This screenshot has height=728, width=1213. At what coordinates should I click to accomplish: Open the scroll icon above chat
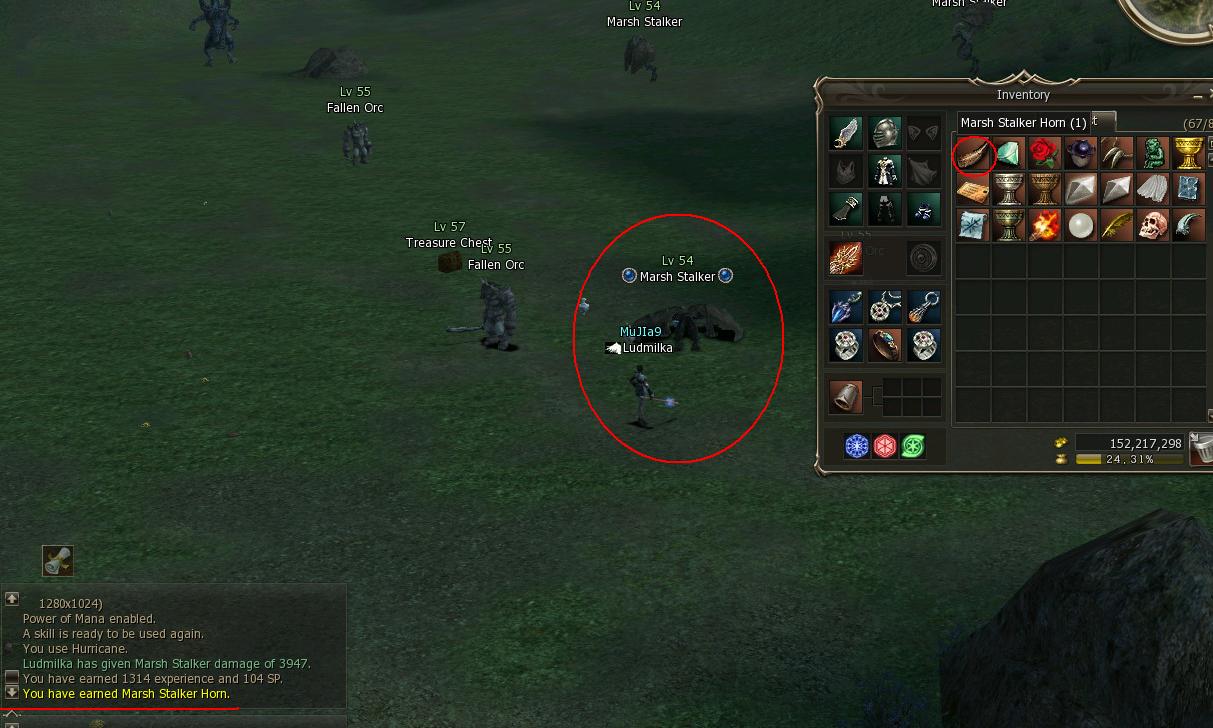coord(58,561)
